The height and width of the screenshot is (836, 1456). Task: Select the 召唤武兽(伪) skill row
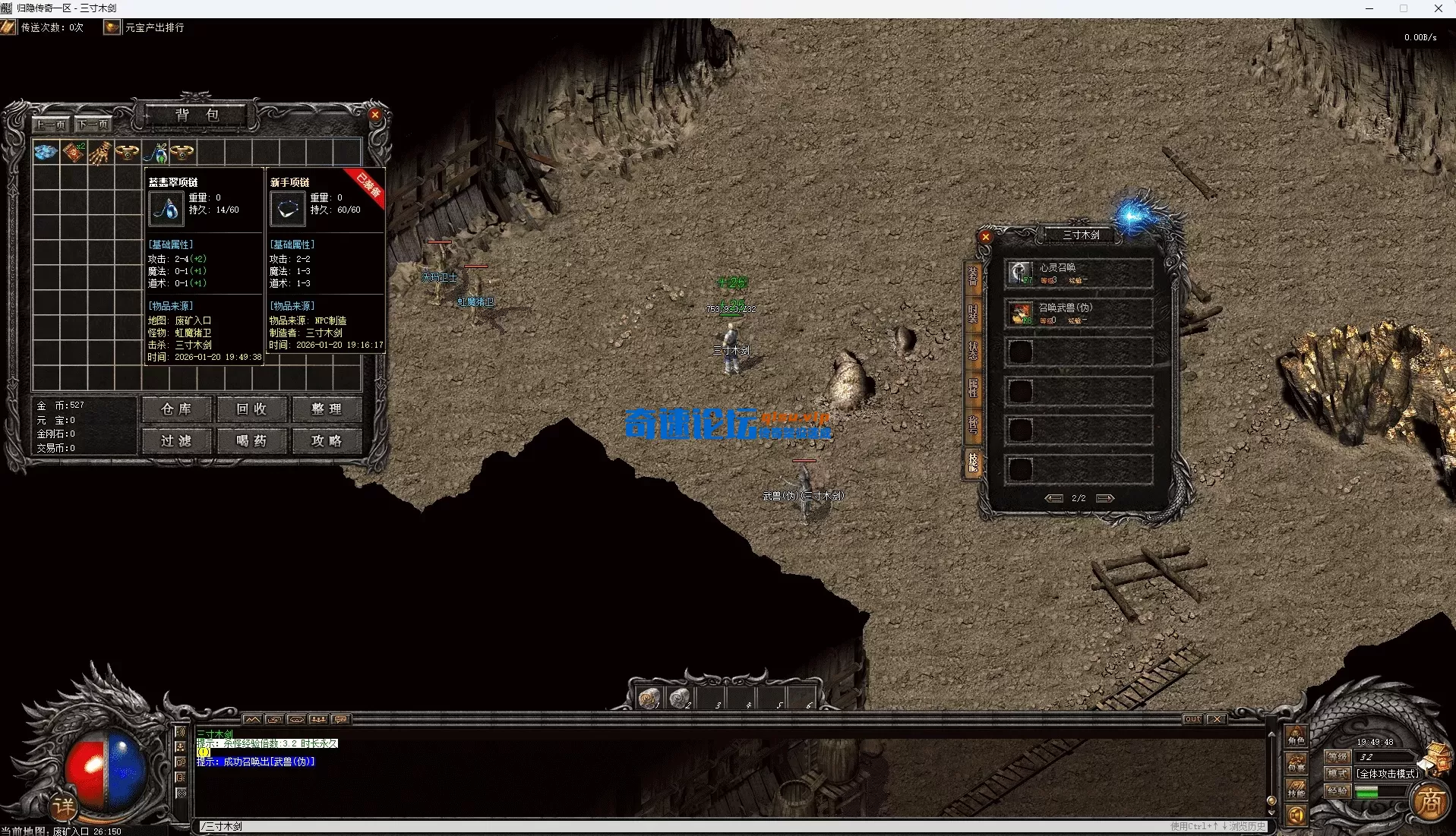pos(1079,313)
